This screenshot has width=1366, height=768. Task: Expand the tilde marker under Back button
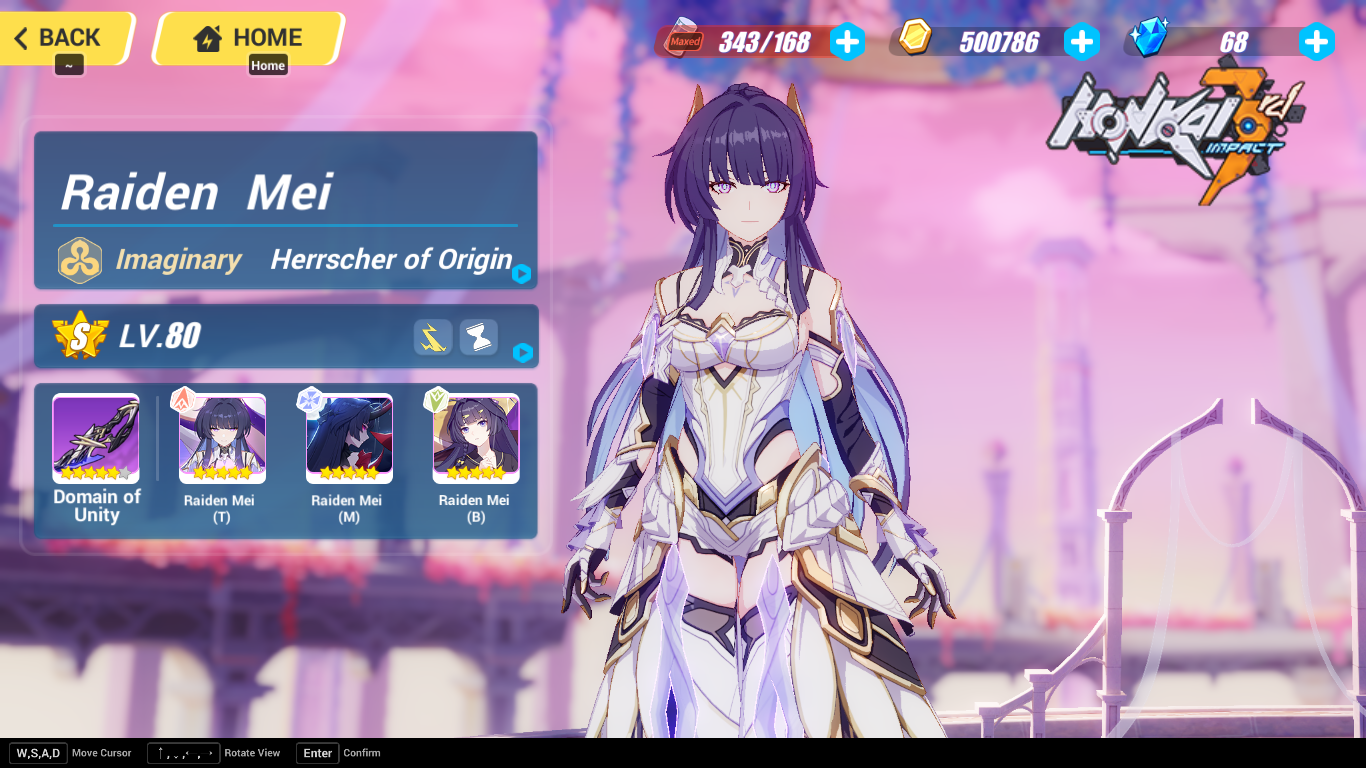click(68, 62)
